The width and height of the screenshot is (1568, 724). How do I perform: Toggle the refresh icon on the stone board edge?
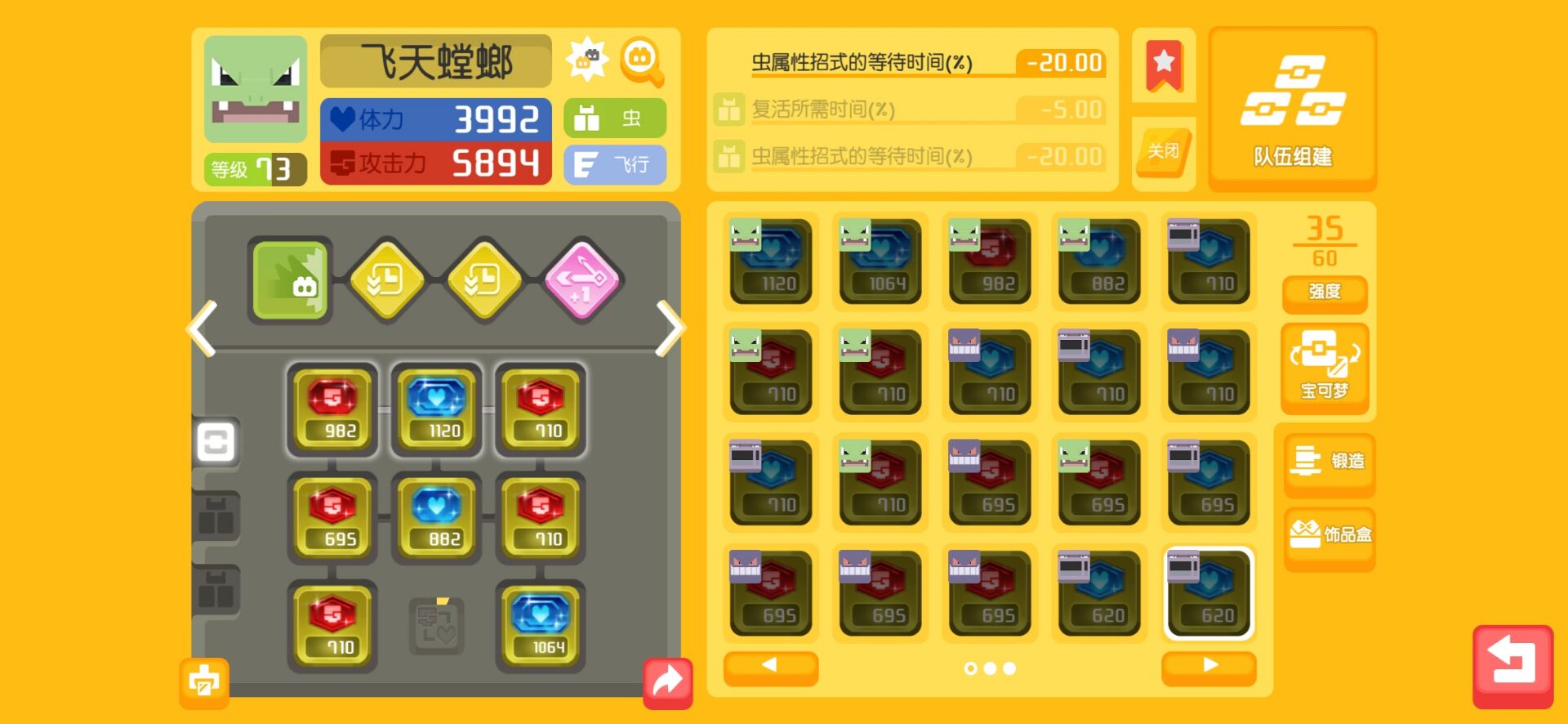tap(215, 444)
